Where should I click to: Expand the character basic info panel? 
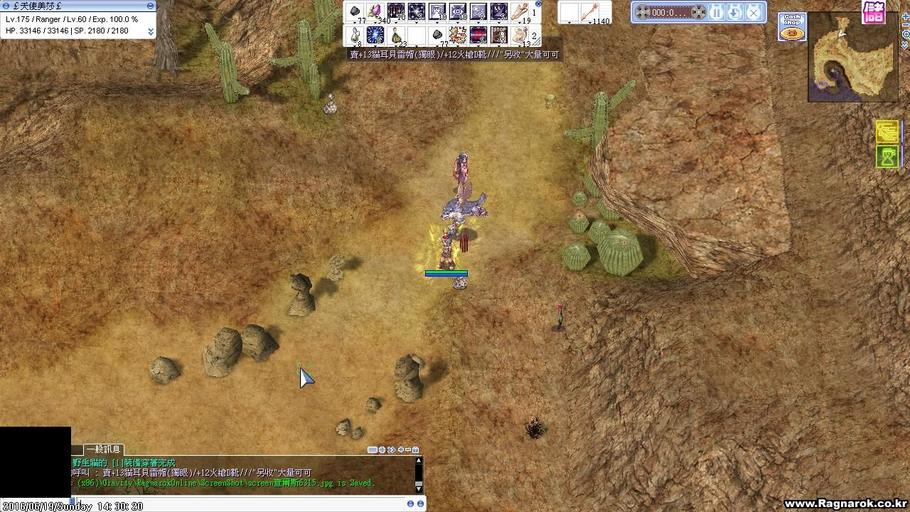point(151,31)
